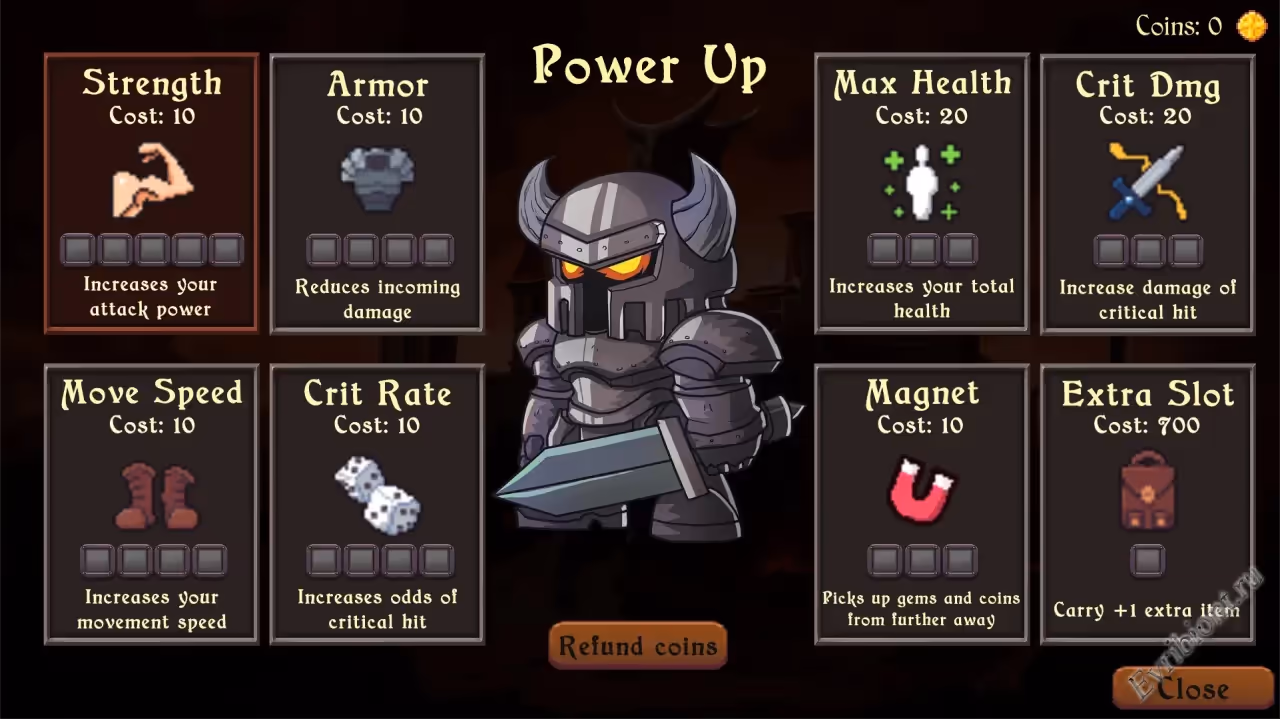Select the Strength power-up card
Screen dimensions: 1280x719
(151, 193)
